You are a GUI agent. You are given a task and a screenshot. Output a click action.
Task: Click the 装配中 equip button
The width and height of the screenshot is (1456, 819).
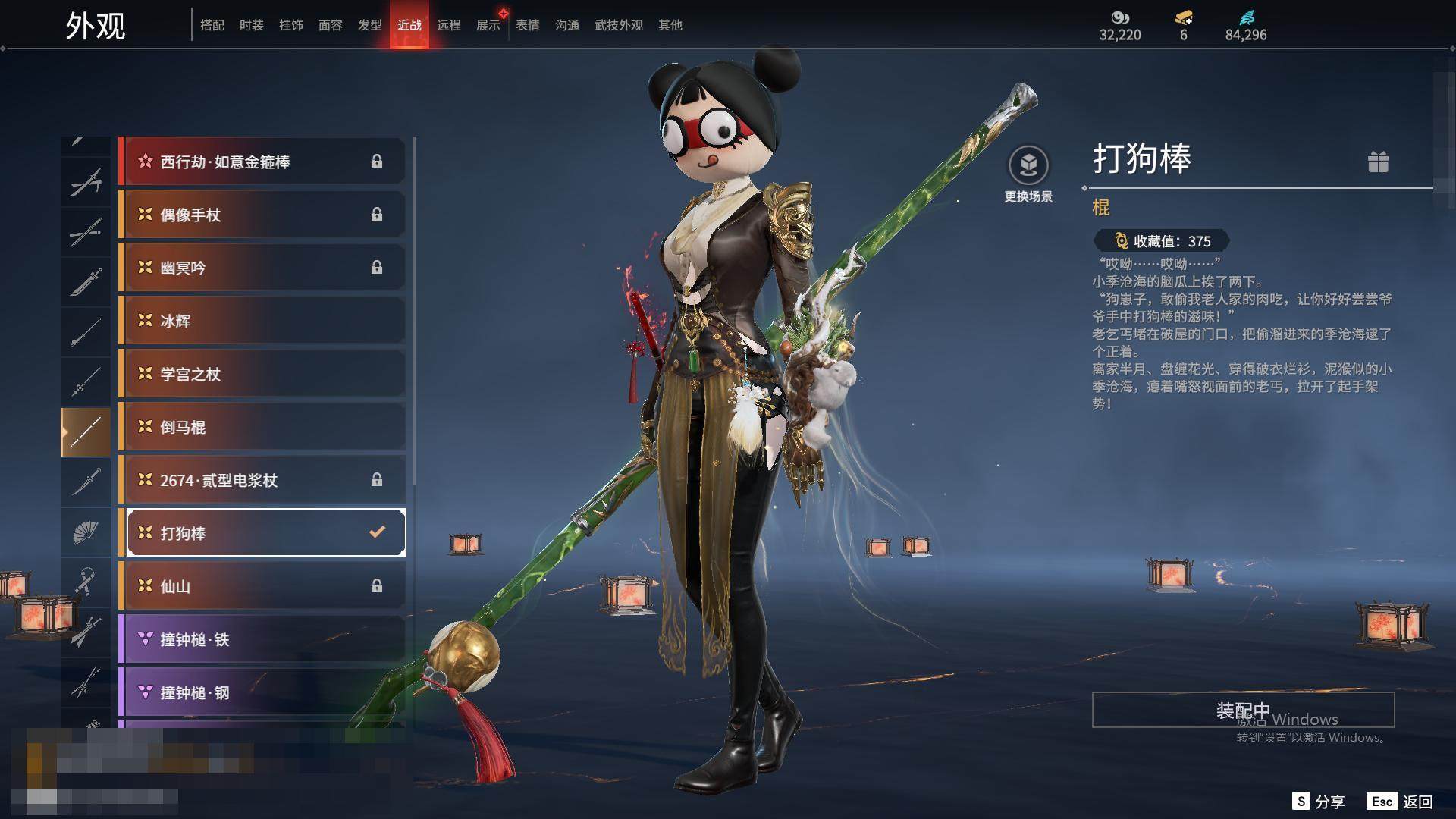click(x=1243, y=710)
